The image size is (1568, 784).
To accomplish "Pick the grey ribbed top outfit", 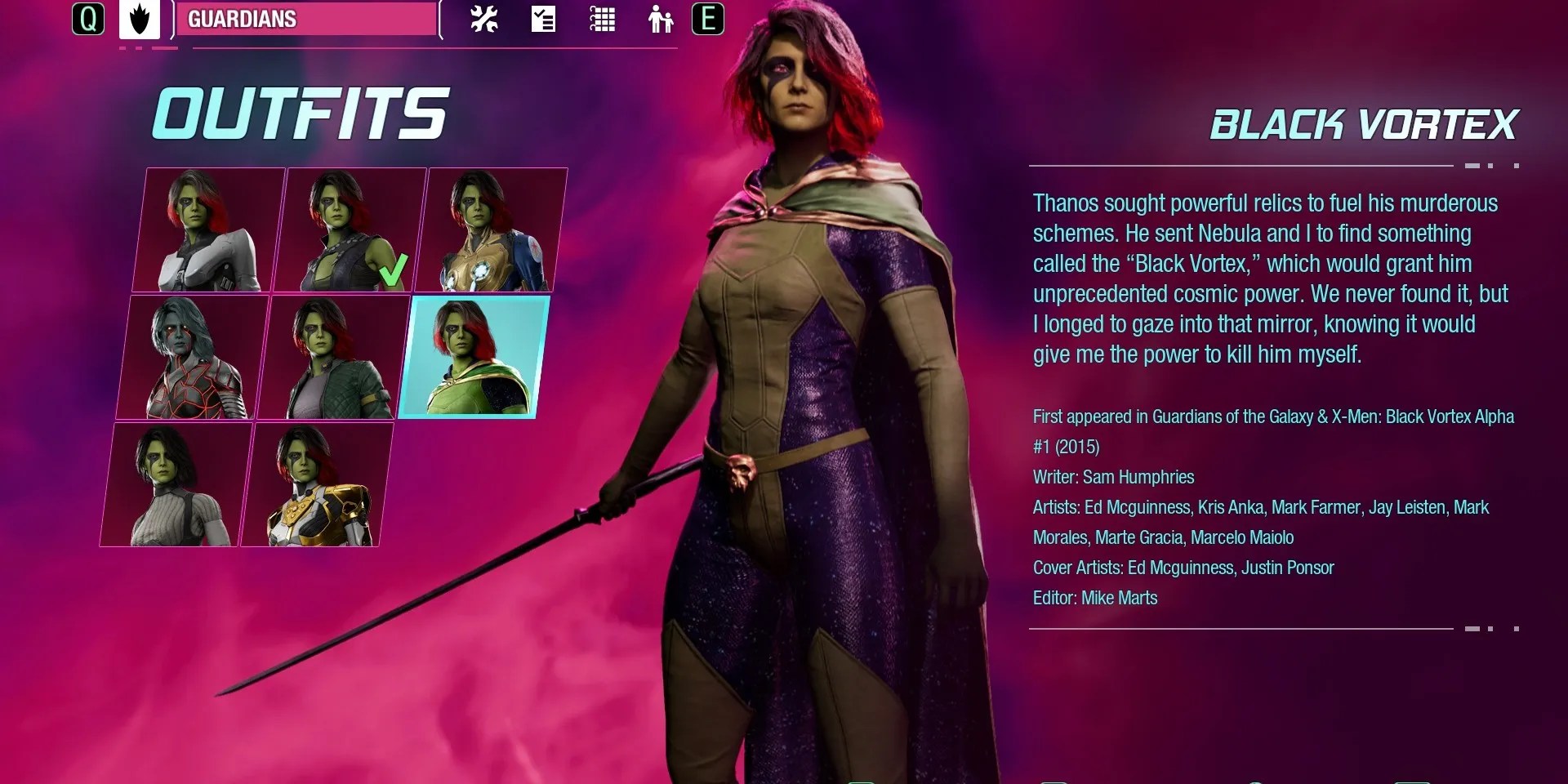I will coord(177,485).
